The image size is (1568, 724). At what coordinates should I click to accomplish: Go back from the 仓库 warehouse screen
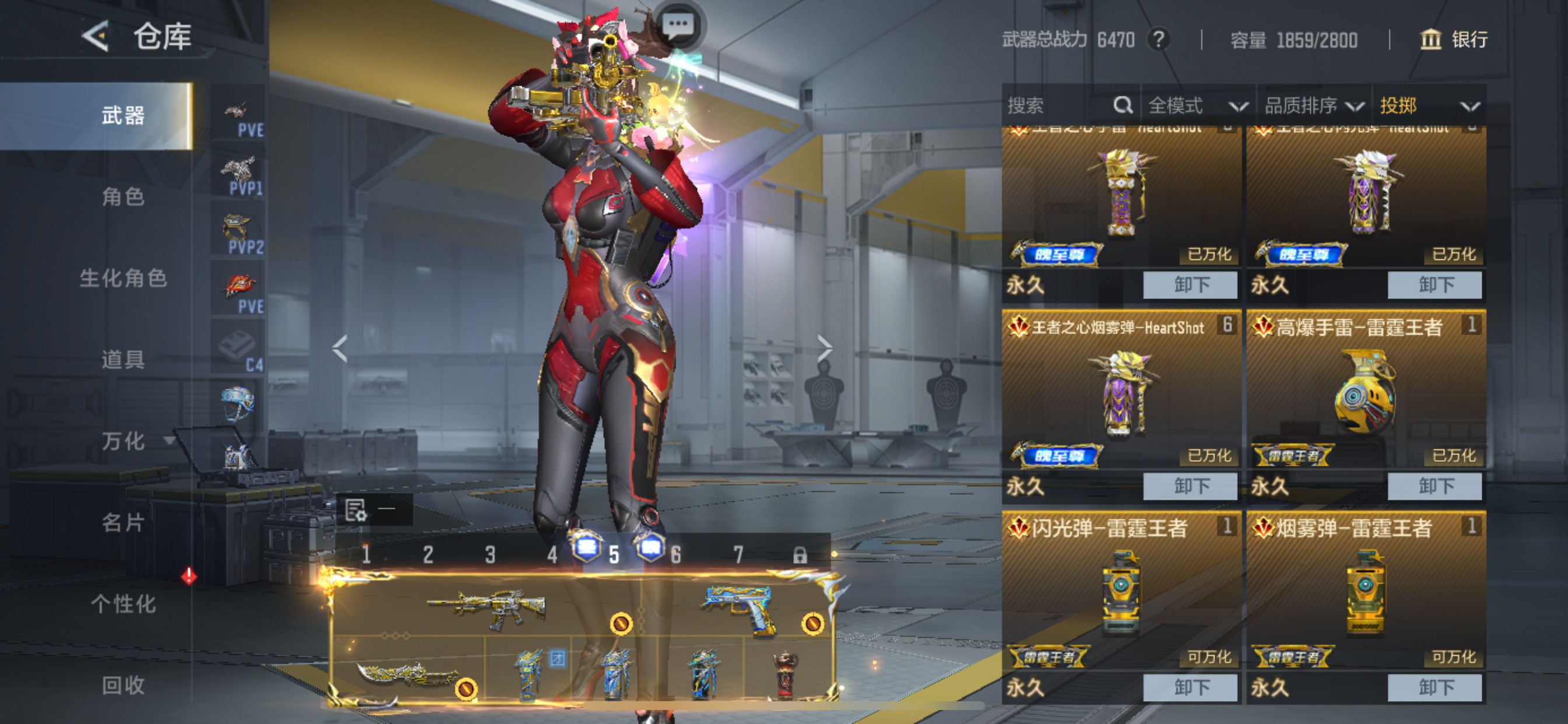coord(96,37)
